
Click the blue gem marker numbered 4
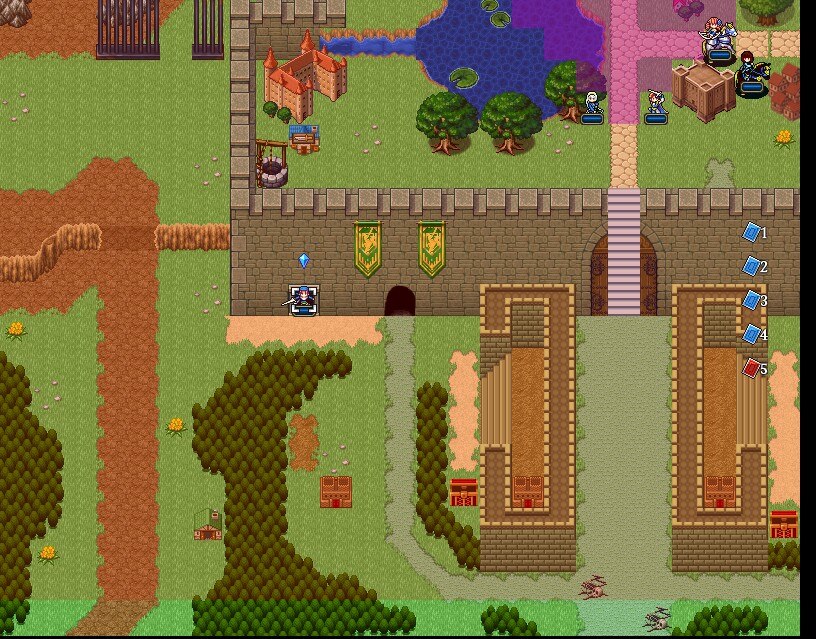[x=752, y=335]
